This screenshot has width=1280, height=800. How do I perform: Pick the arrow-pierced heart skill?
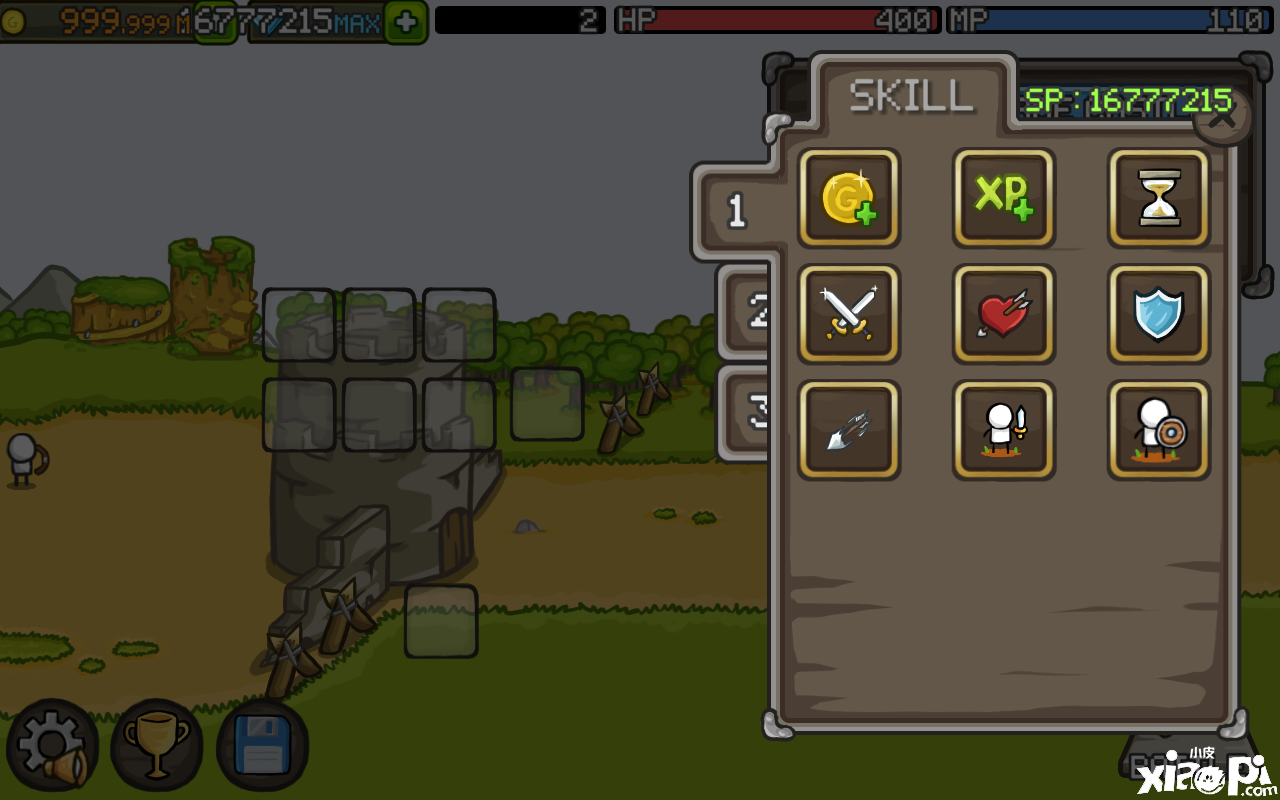coord(1003,314)
